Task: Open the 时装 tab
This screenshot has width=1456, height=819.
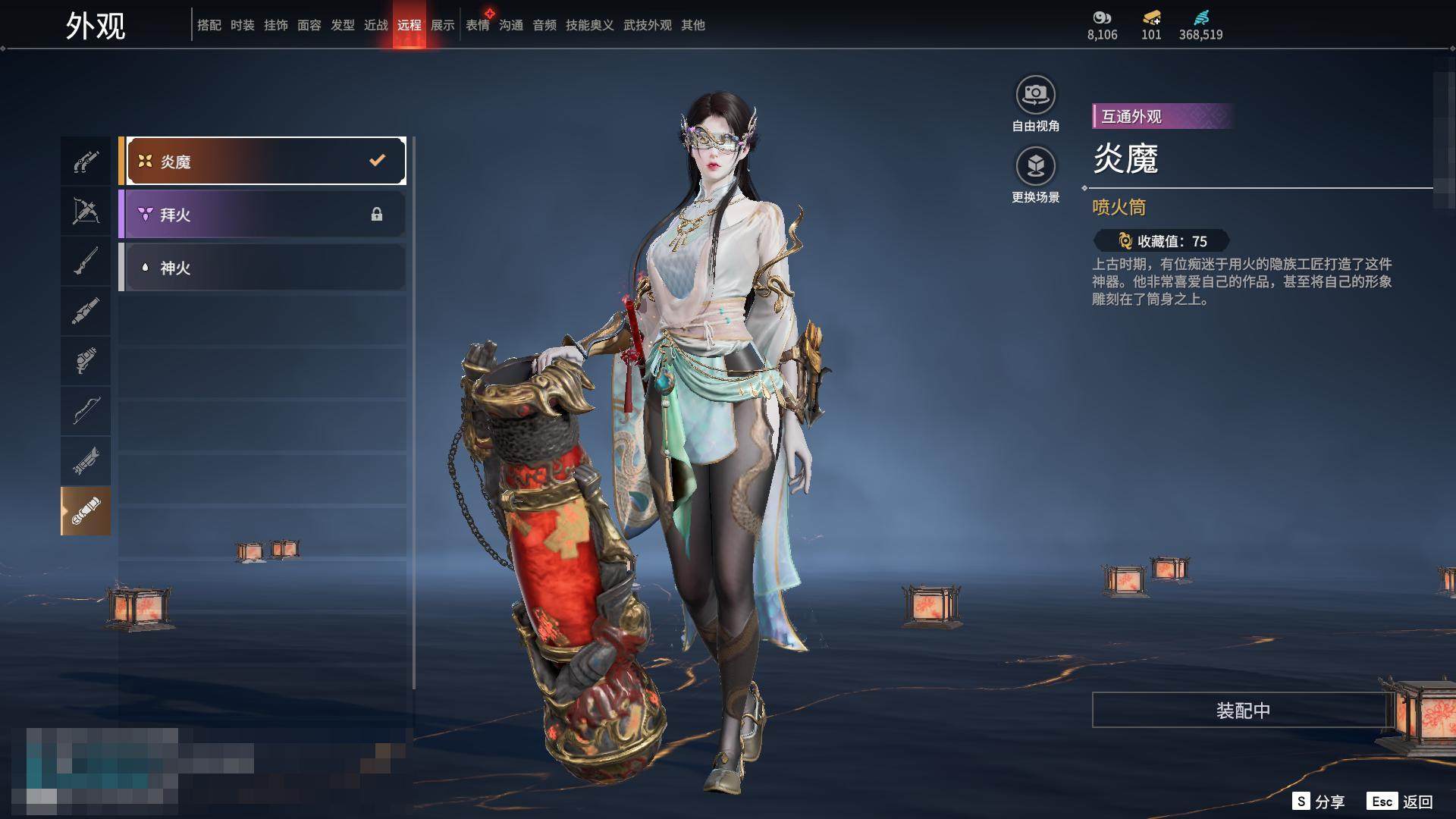Action: point(243,25)
